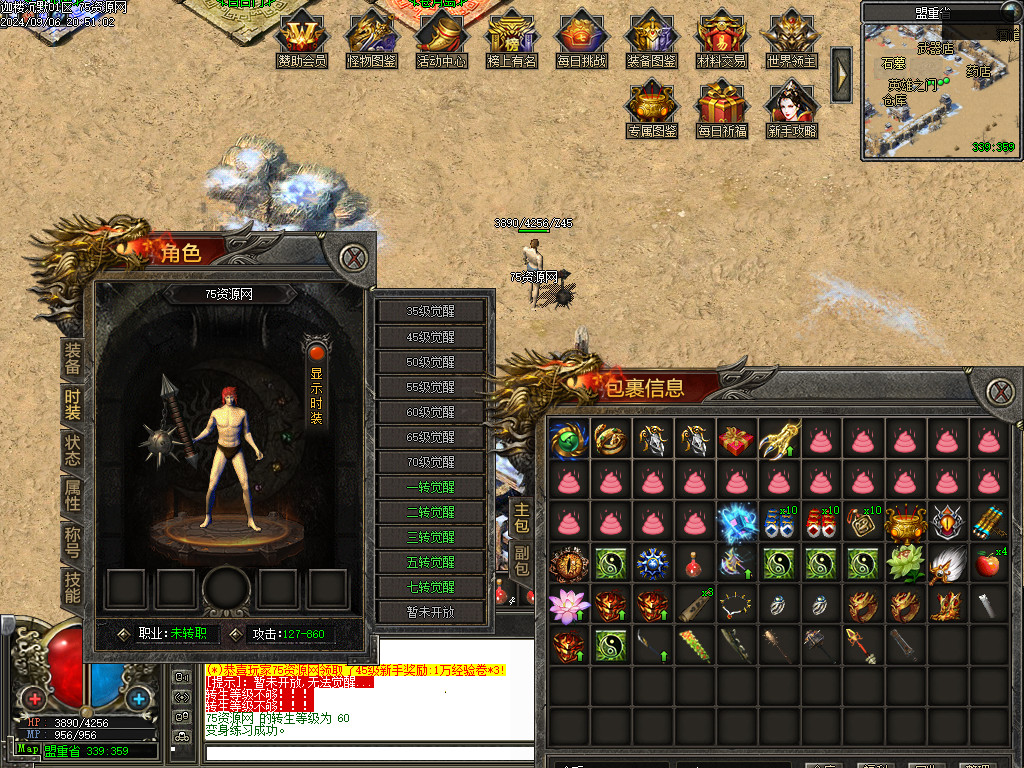Select the red gift box in the bag

(735, 438)
